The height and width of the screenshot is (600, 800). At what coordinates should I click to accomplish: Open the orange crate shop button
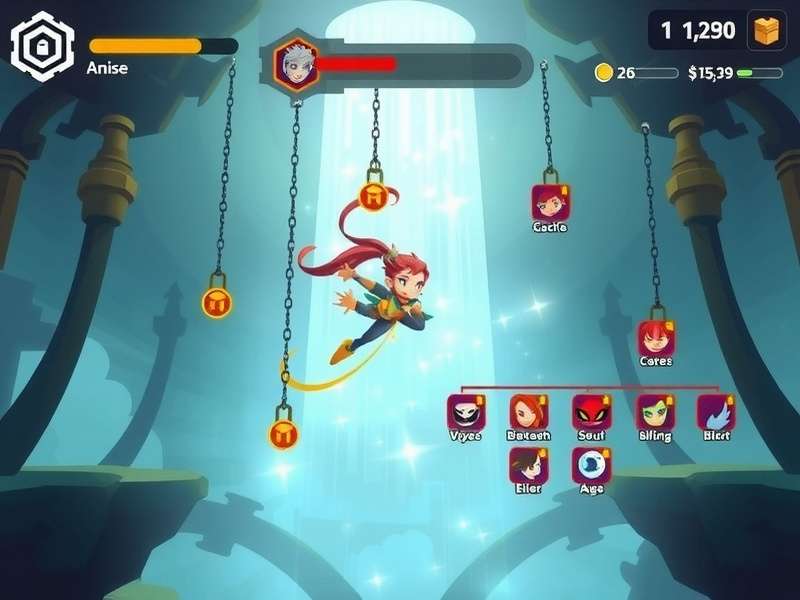click(x=767, y=30)
